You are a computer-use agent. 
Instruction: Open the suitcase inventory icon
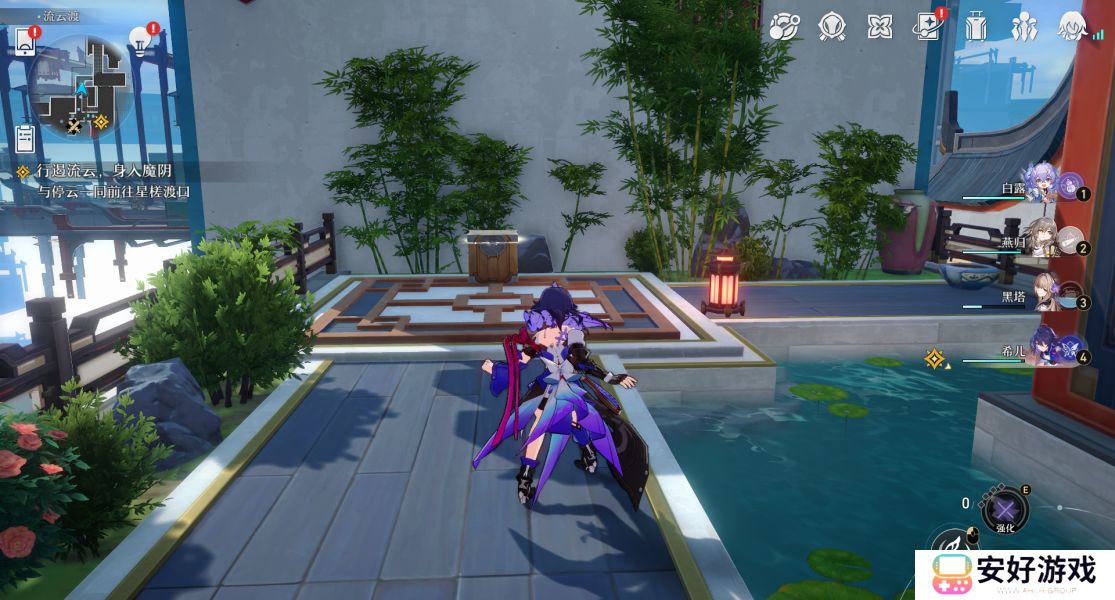(977, 27)
